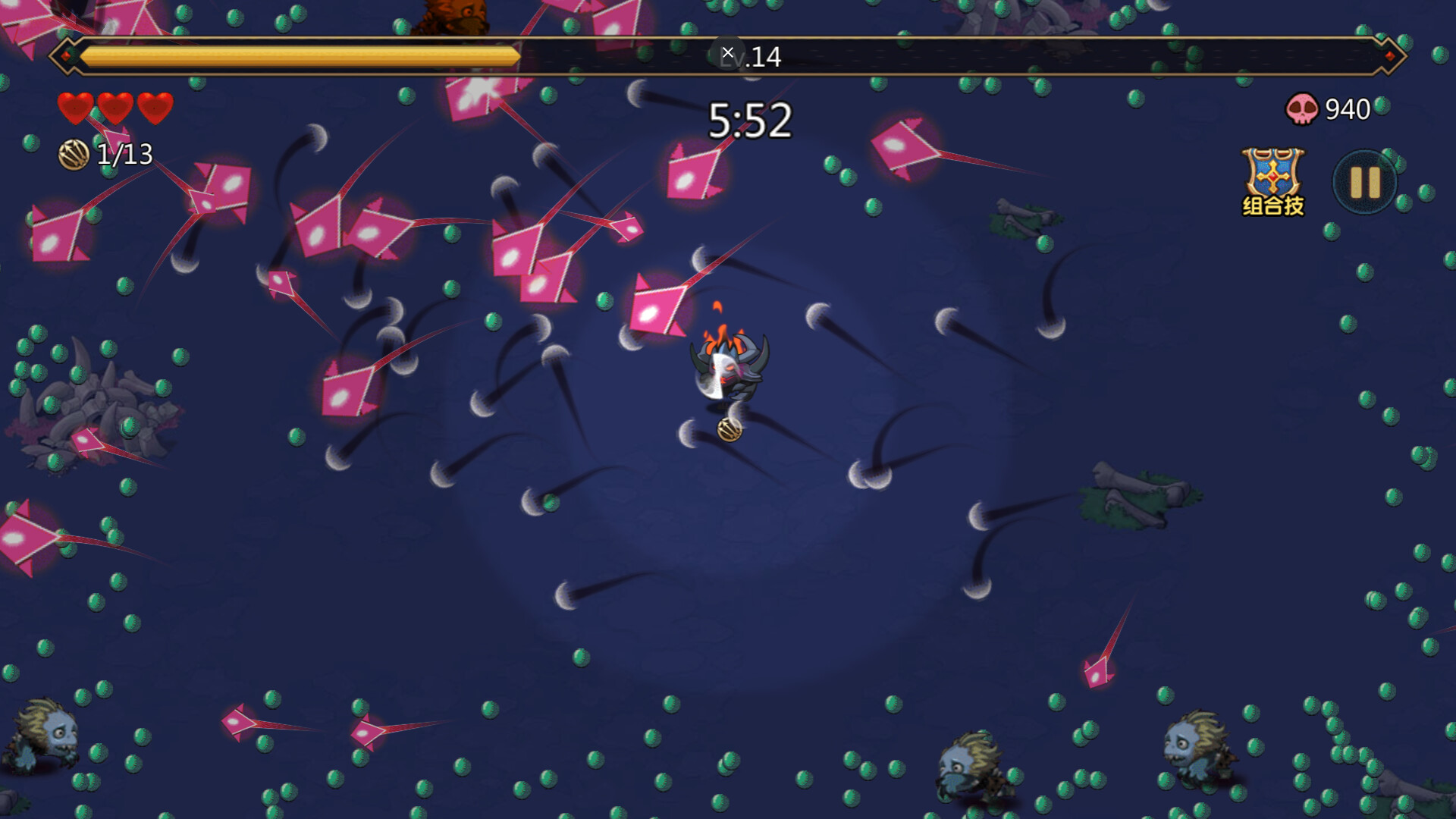
Task: Click the 1/13 collectible progress indicator
Action: (x=124, y=155)
